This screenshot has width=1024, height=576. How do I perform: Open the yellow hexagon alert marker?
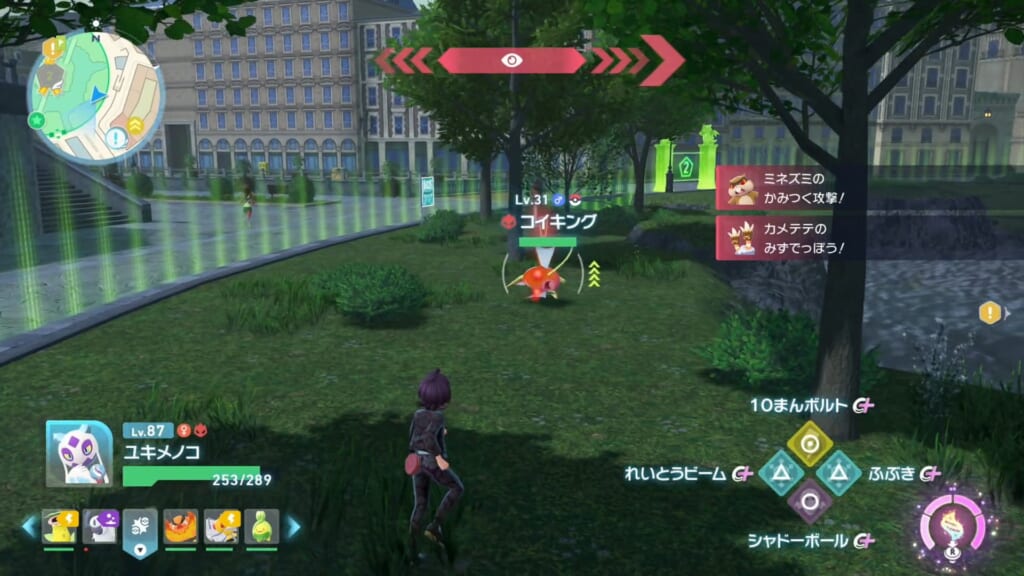989,313
